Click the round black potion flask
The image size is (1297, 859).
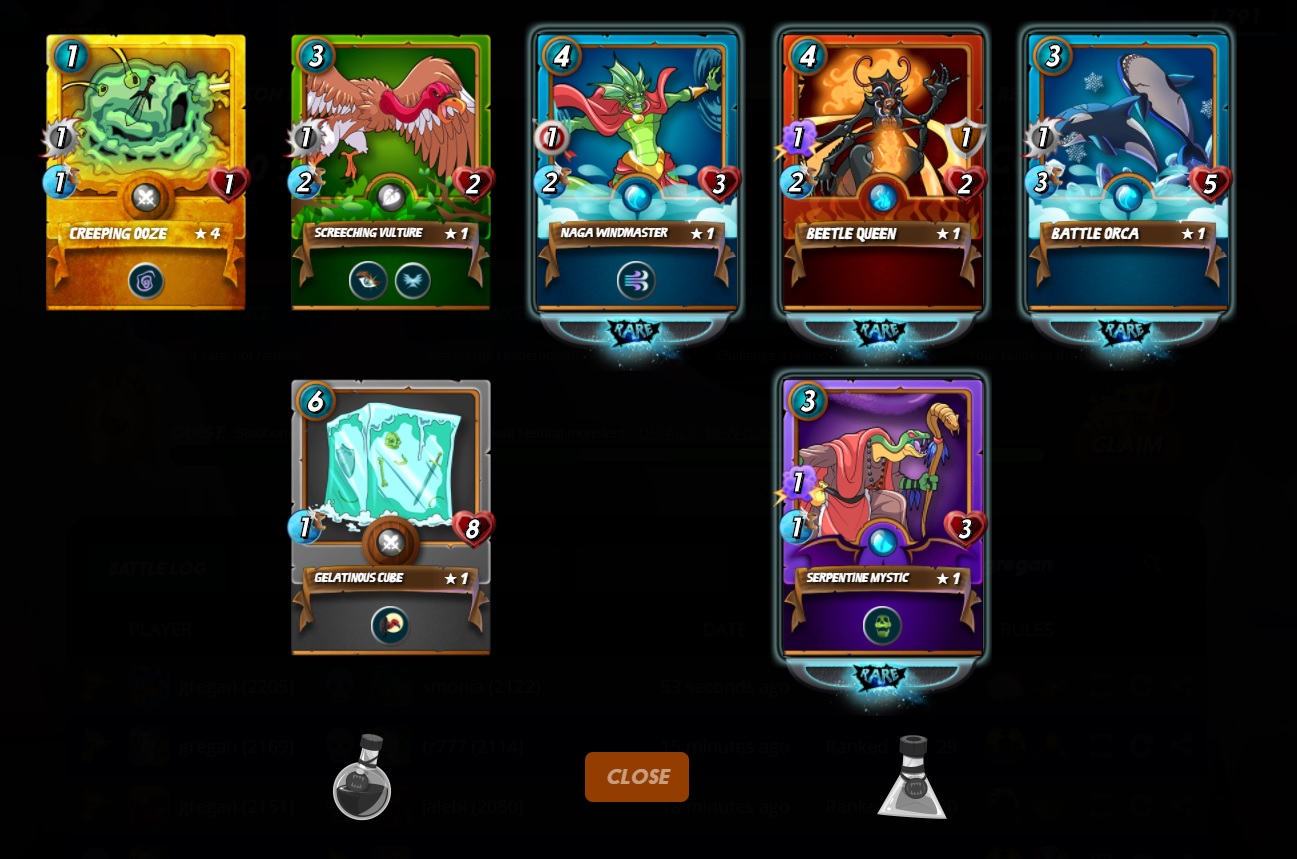point(362,779)
